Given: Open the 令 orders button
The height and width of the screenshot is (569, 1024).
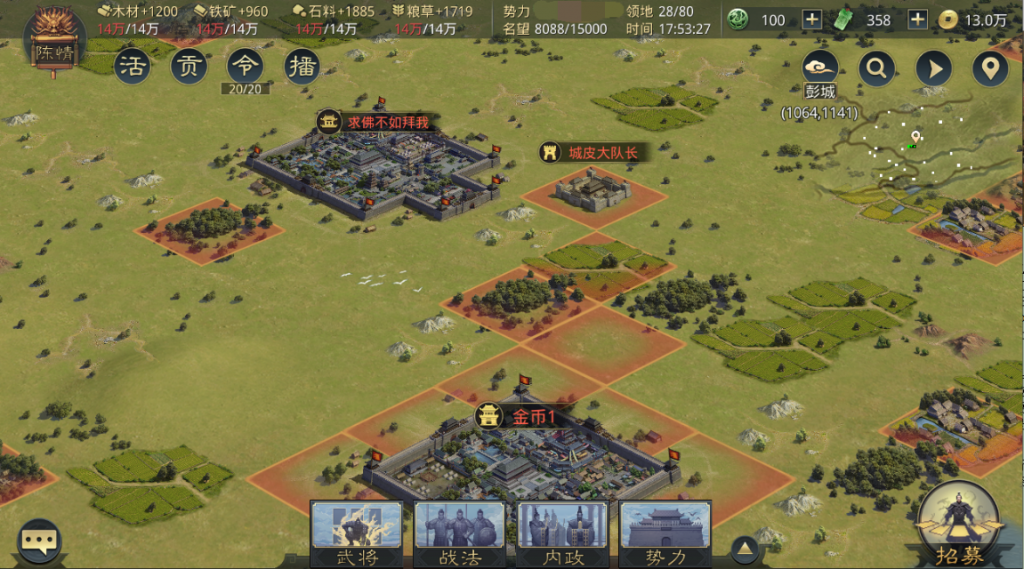Looking at the screenshot, I should pyautogui.click(x=245, y=66).
